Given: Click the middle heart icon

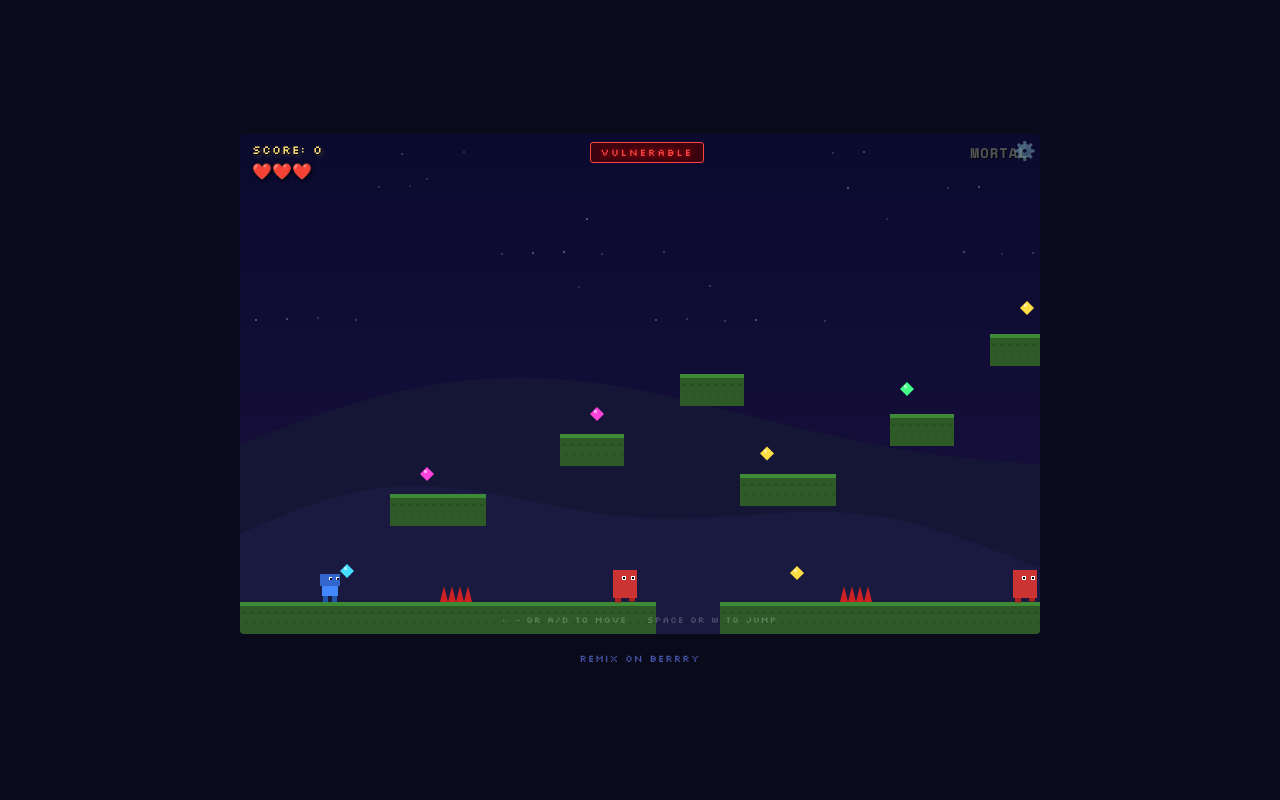Looking at the screenshot, I should pos(281,171).
